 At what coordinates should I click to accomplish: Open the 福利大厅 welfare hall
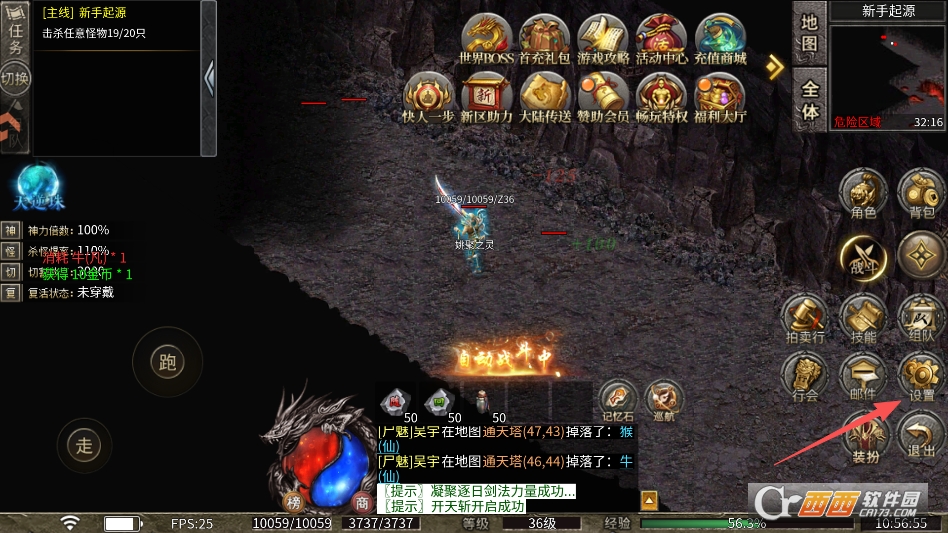tap(720, 98)
